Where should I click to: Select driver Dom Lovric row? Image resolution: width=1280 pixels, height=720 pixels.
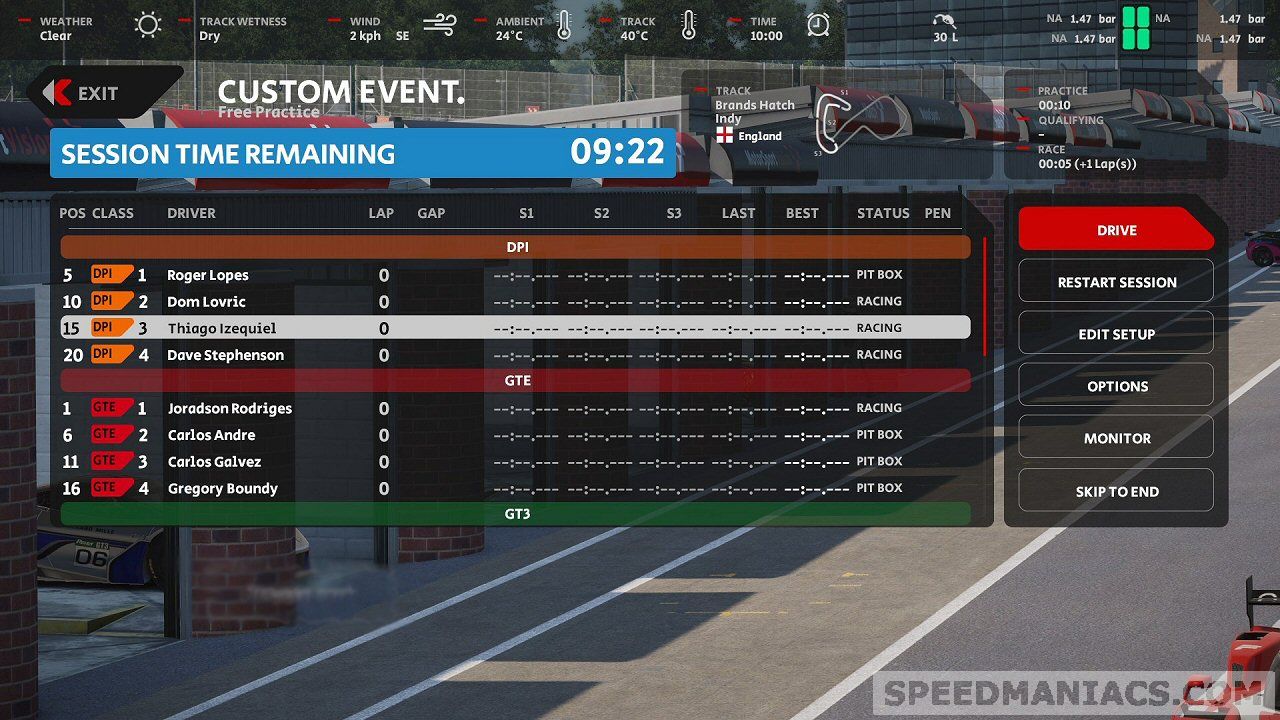click(206, 302)
